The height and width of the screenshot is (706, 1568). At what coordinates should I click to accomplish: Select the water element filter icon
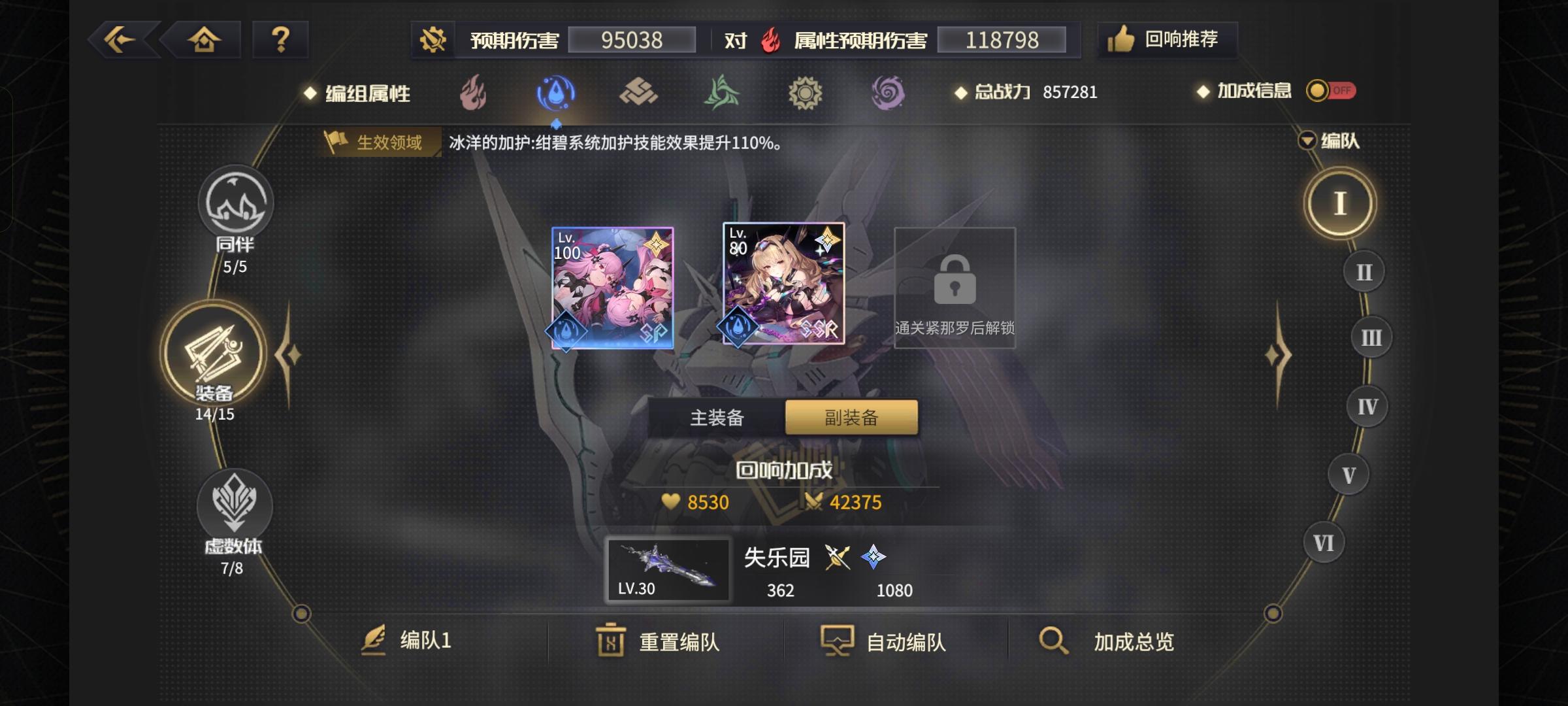pyautogui.click(x=554, y=93)
